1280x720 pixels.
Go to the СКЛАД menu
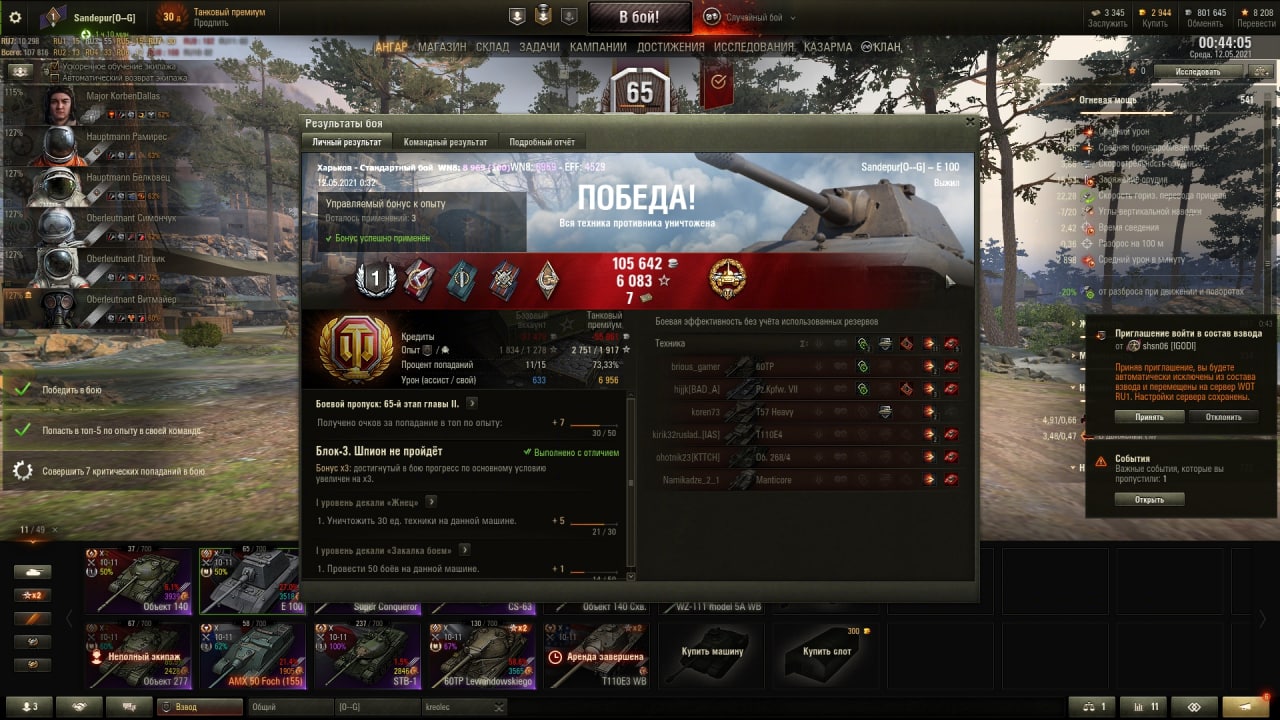tap(492, 47)
